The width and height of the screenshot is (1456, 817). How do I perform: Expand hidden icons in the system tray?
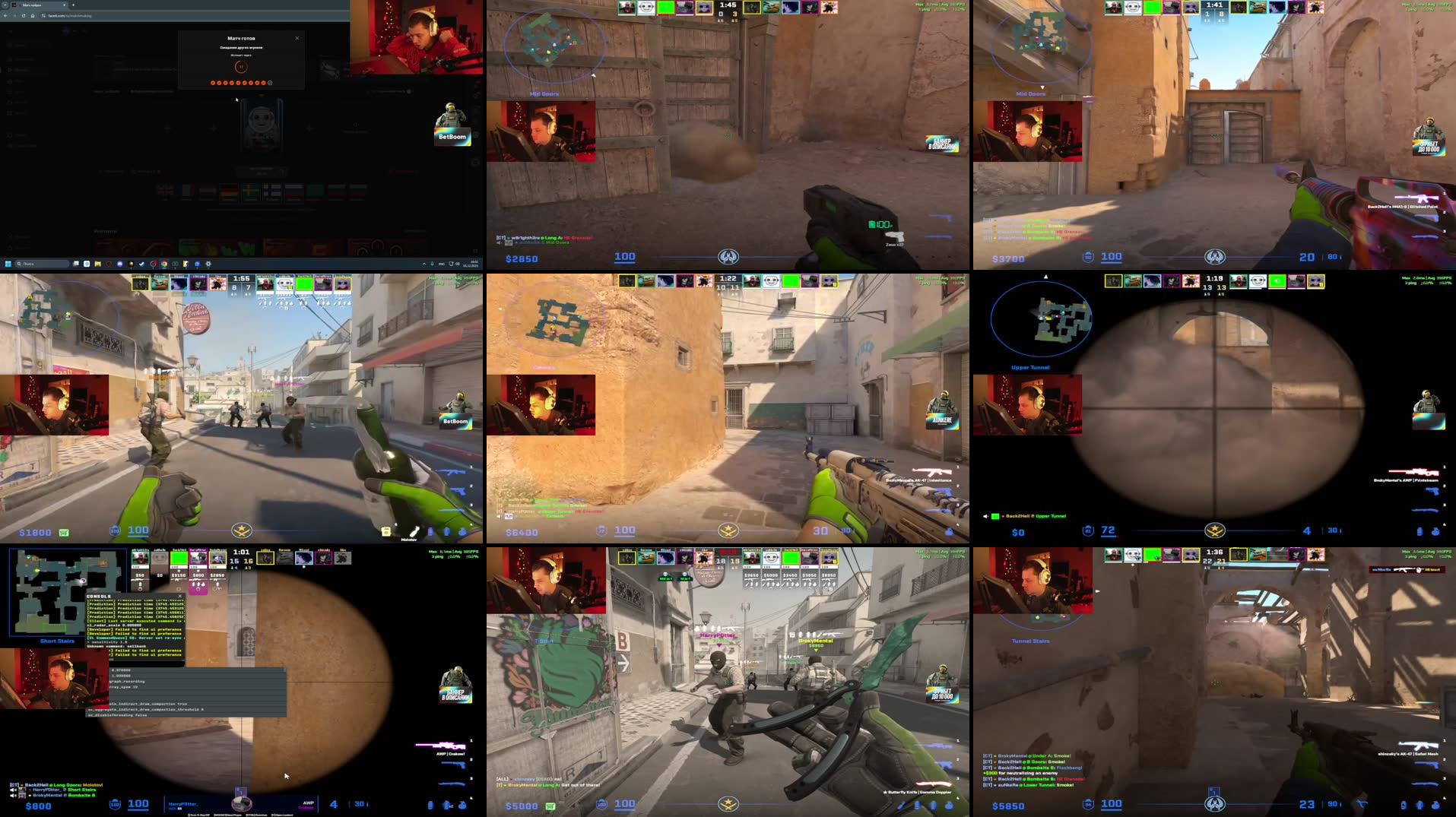point(423,264)
